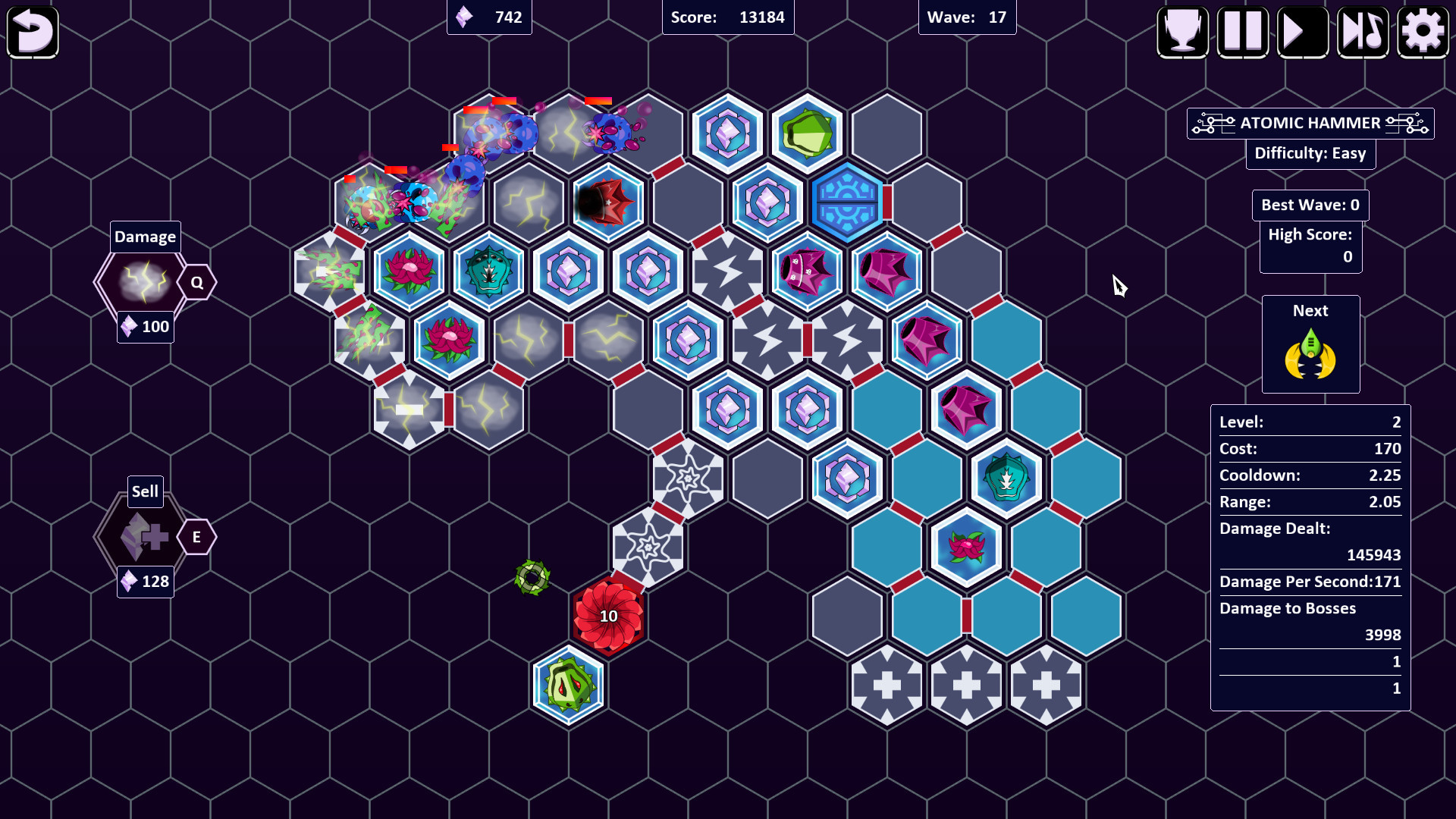Click the restart arrow icon top-left
Image resolution: width=1456 pixels, height=819 pixels.
32,32
